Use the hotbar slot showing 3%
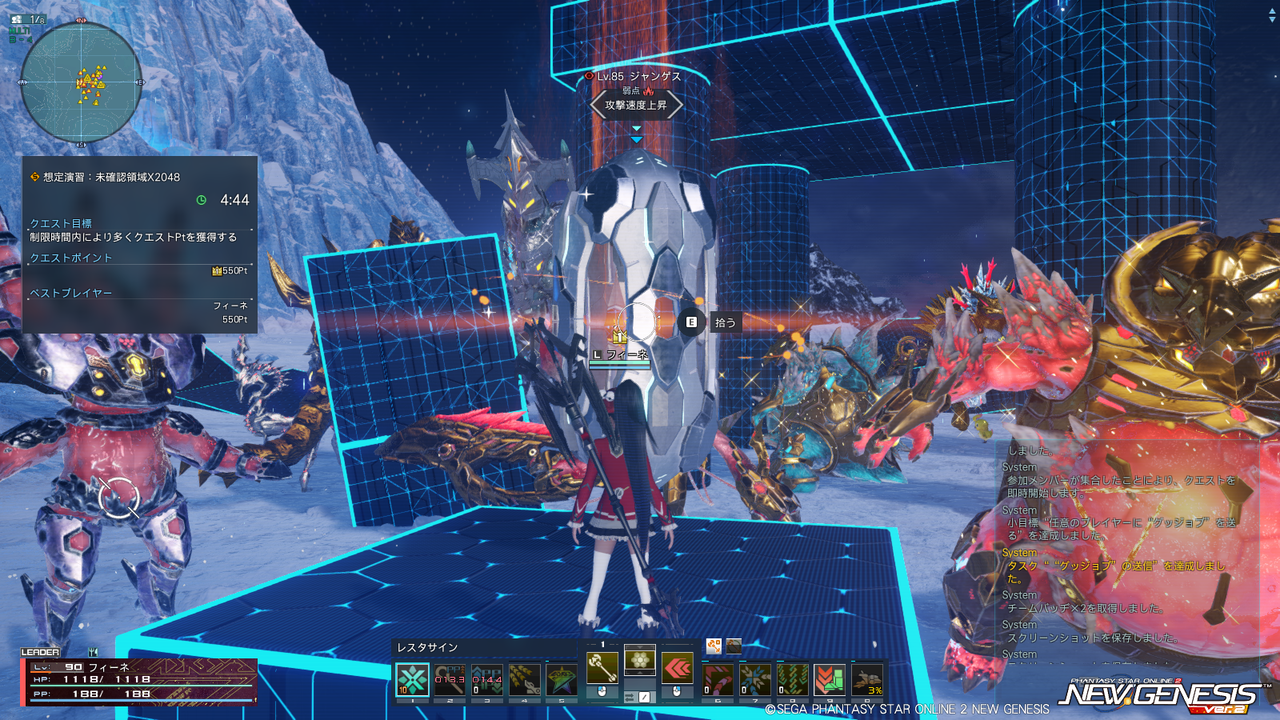 [867, 680]
